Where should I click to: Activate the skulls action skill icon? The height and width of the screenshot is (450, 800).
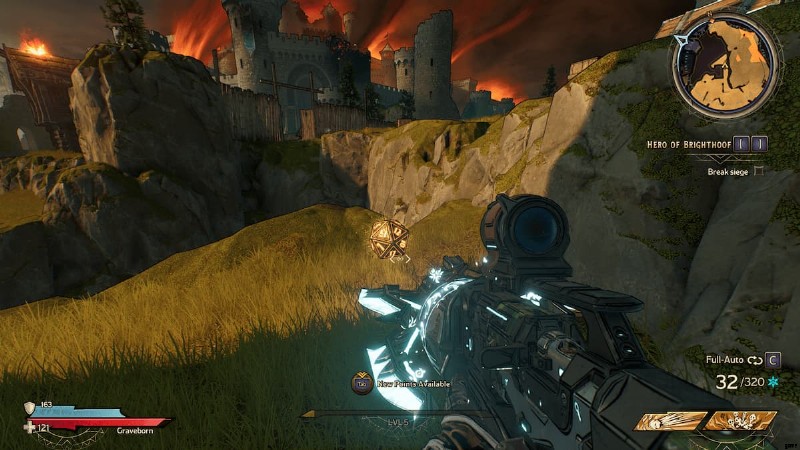pos(739,422)
